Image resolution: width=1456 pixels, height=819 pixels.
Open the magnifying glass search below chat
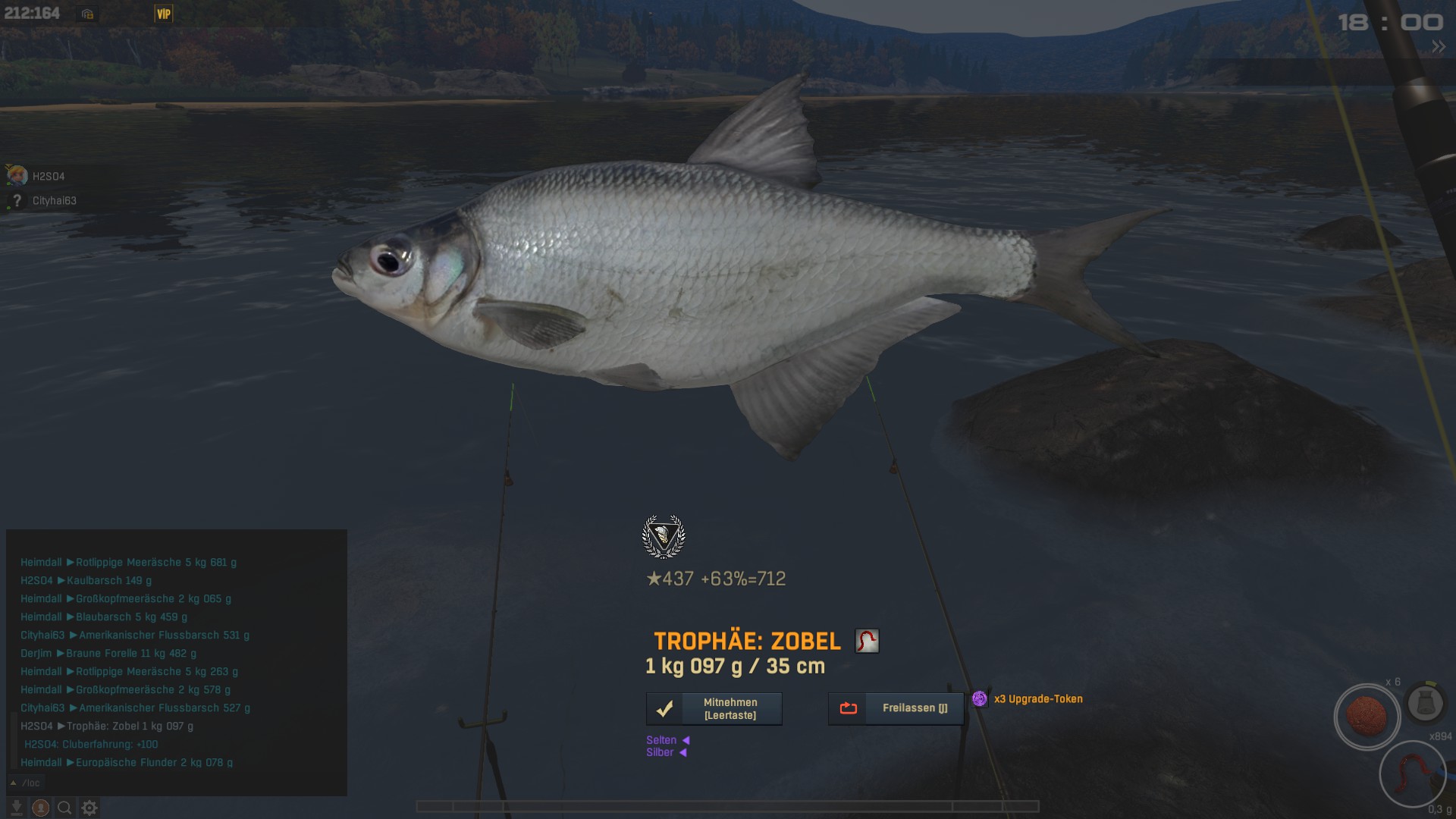65,808
